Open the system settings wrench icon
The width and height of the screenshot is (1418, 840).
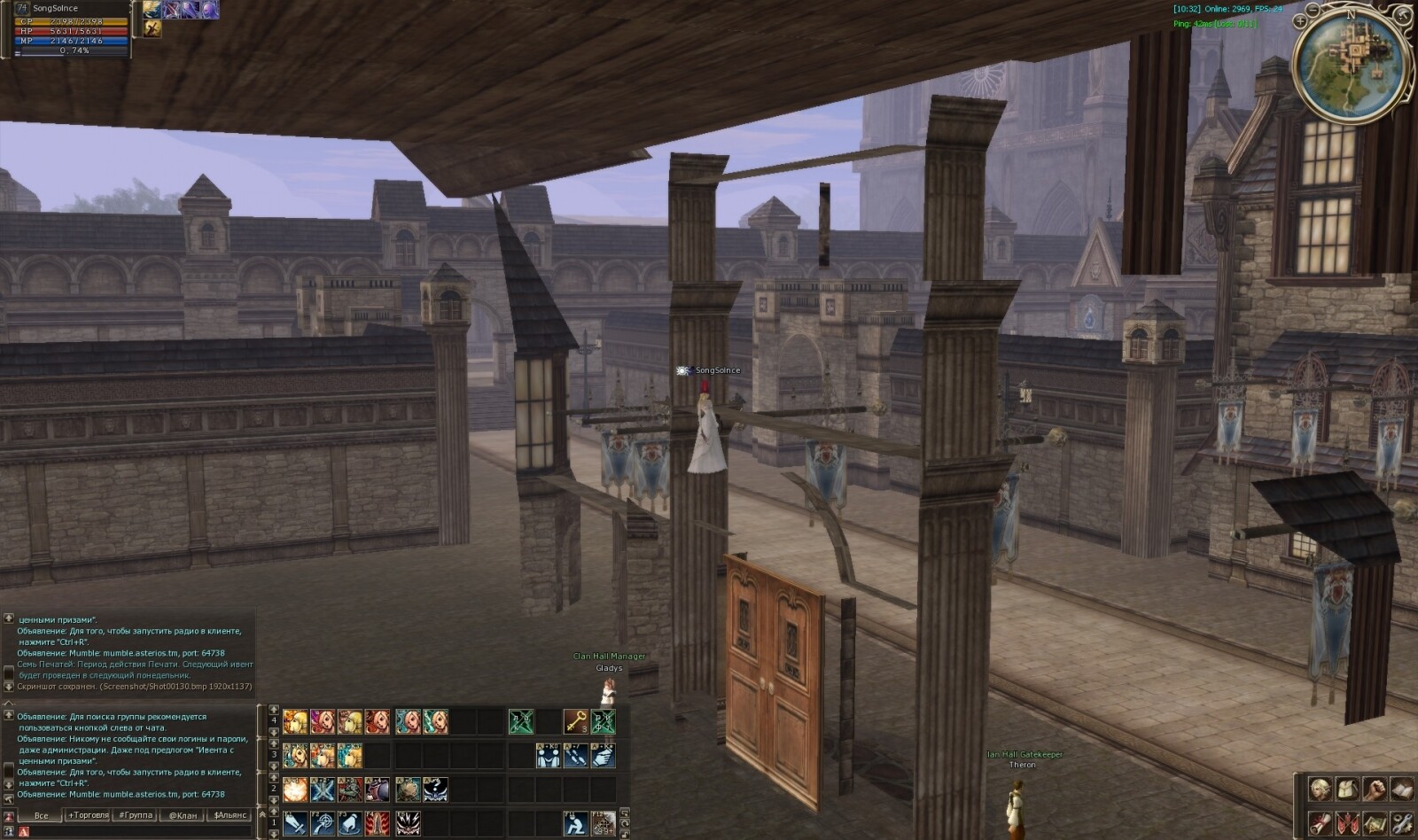coord(1401,822)
